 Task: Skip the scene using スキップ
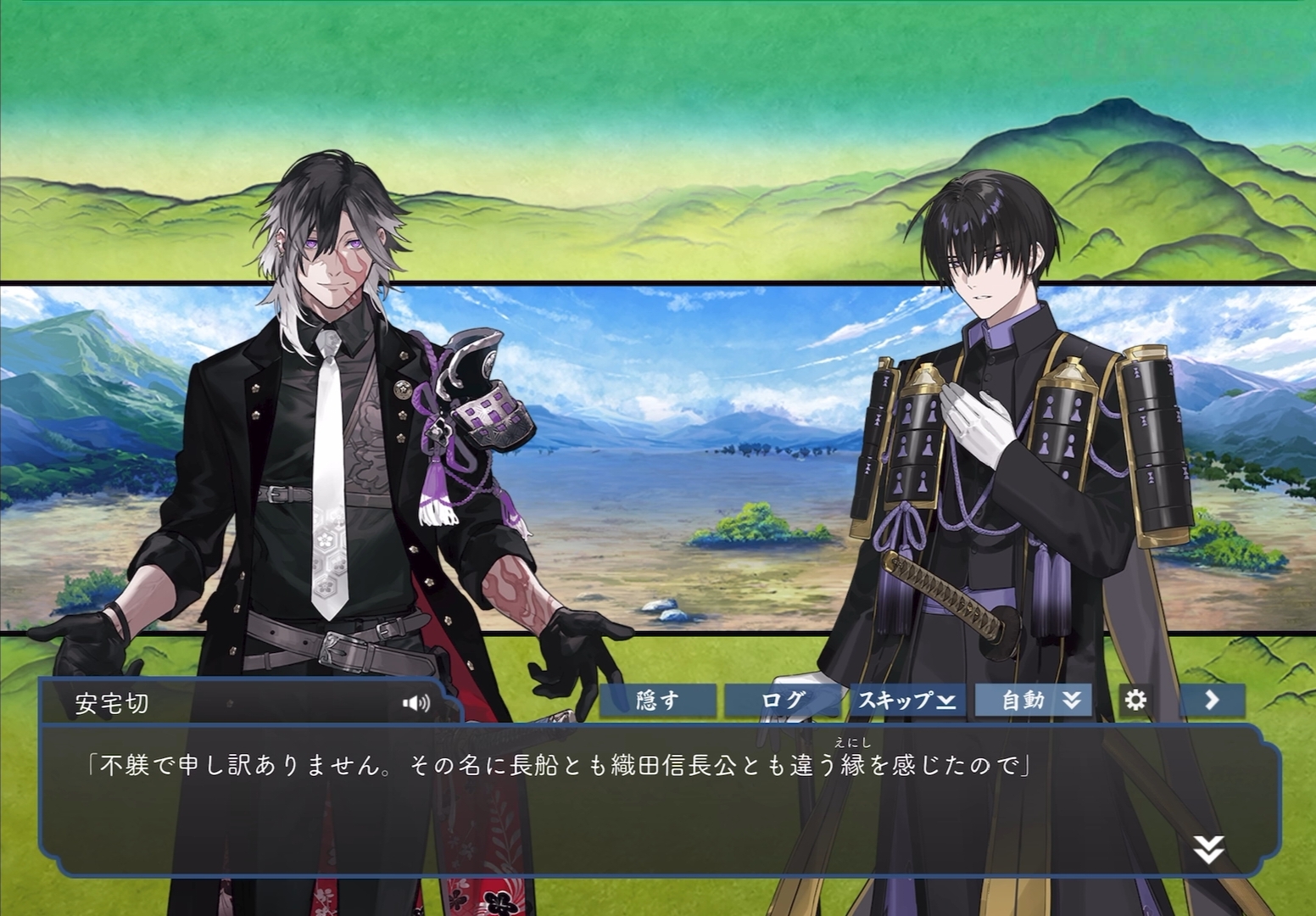[907, 701]
